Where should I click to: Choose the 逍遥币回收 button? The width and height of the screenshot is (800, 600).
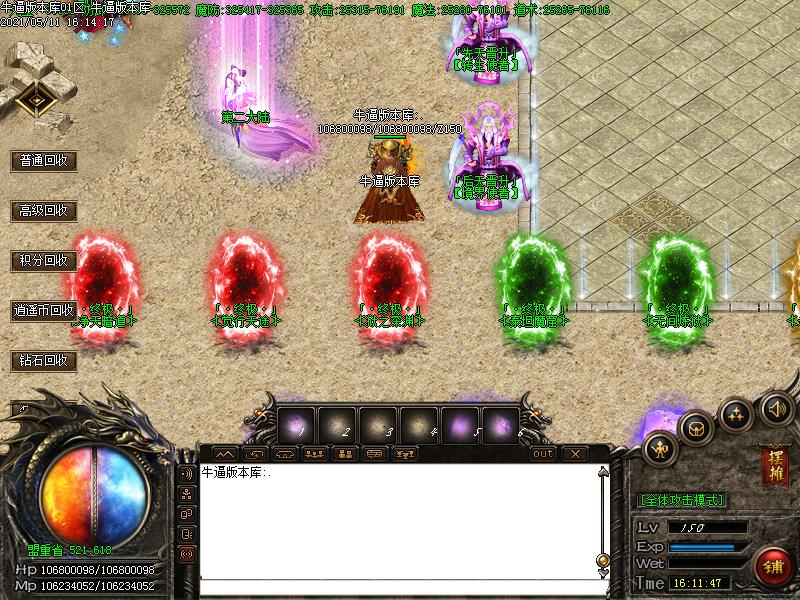(x=44, y=310)
